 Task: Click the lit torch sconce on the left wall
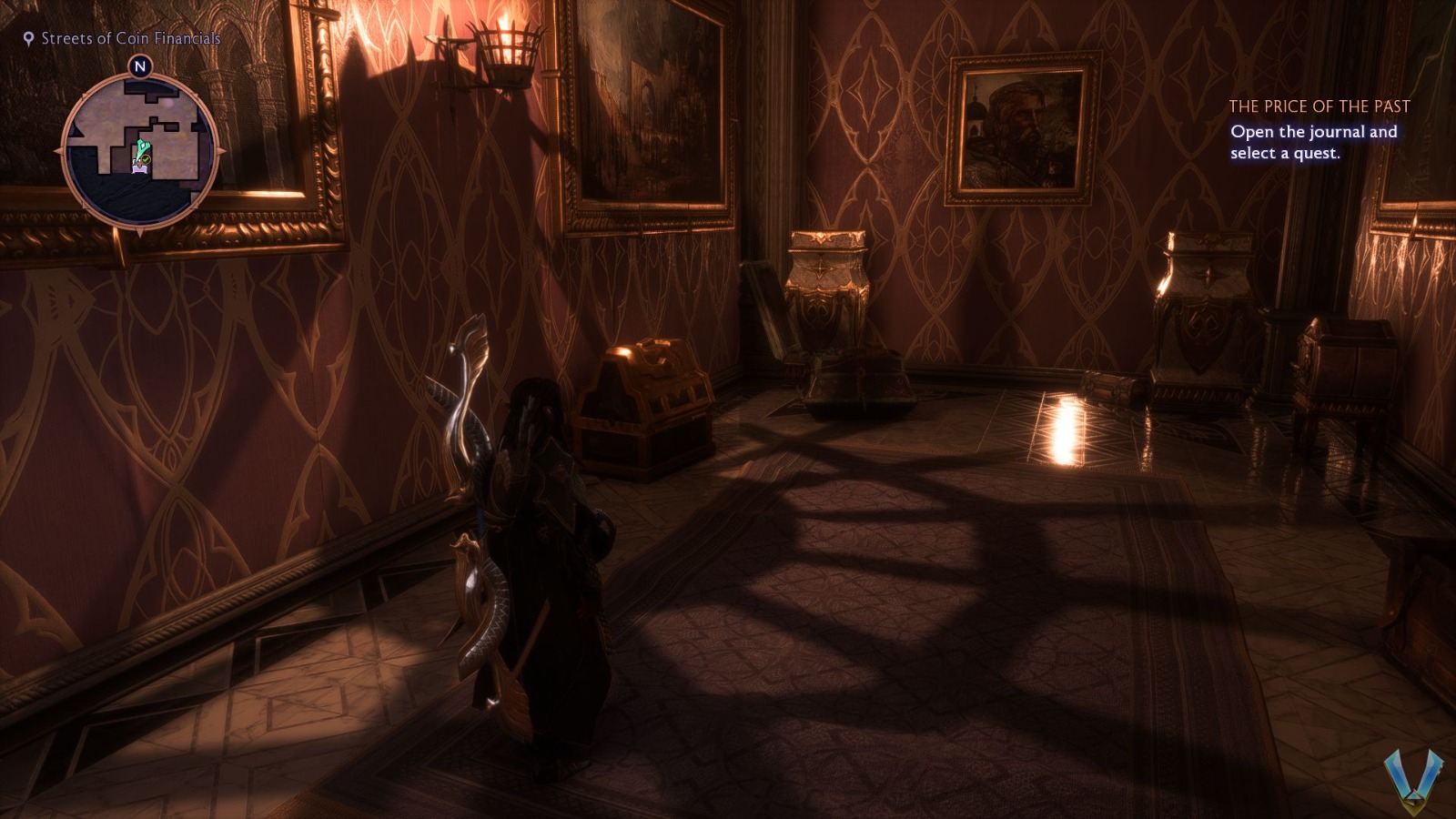[506, 49]
